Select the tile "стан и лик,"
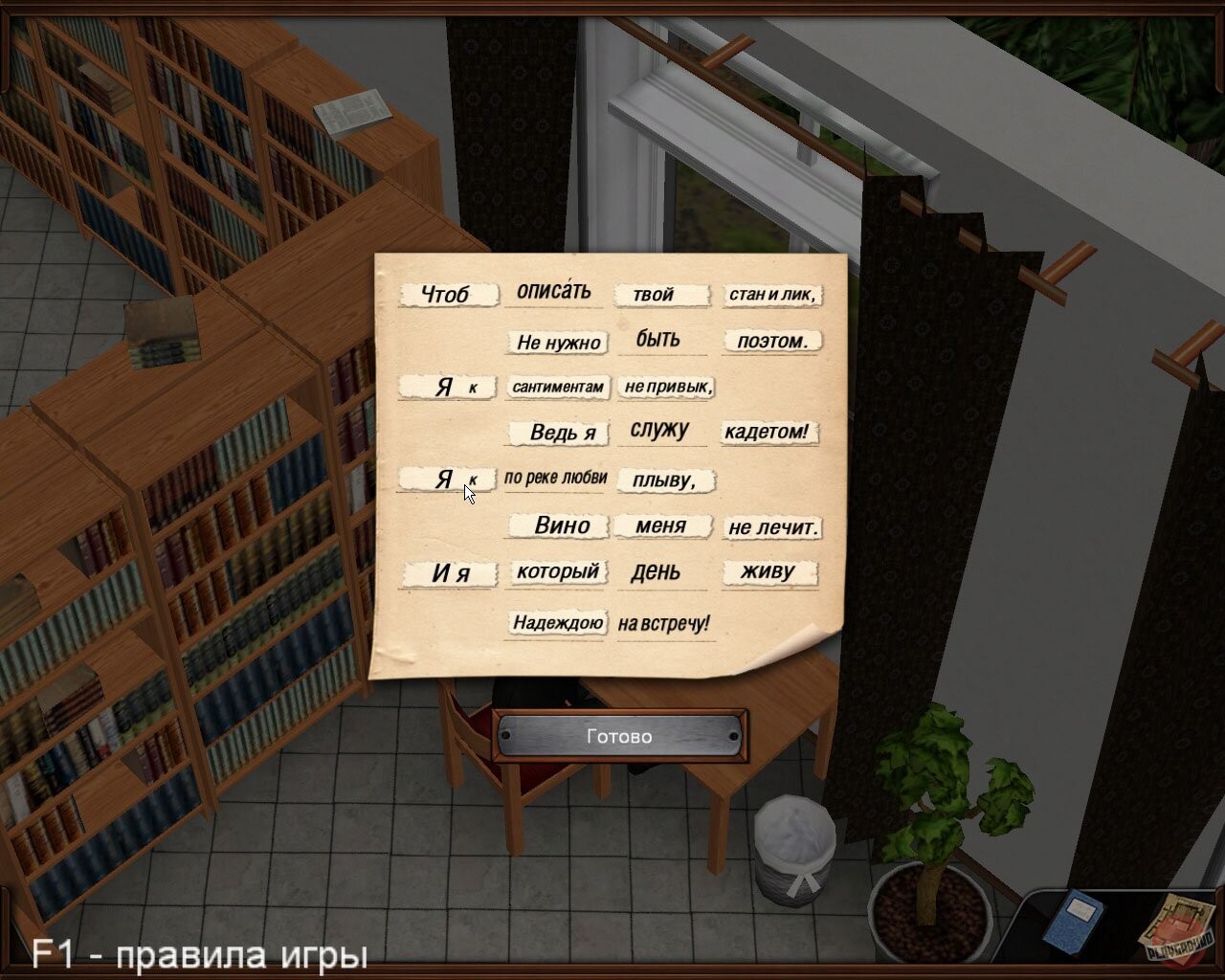 [773, 296]
